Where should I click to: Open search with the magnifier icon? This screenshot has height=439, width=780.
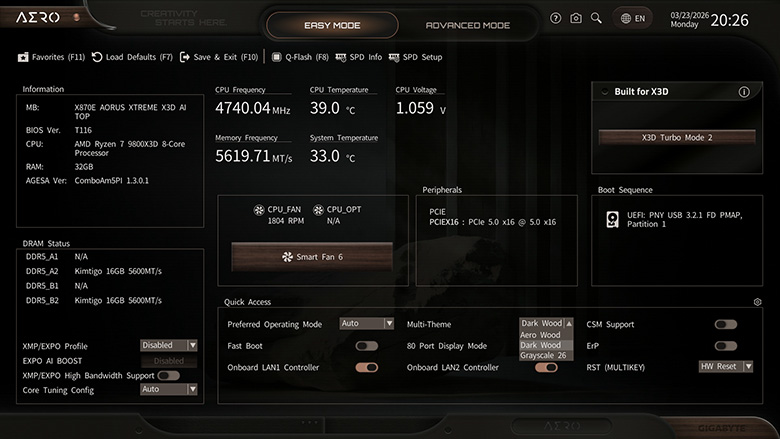click(x=596, y=18)
